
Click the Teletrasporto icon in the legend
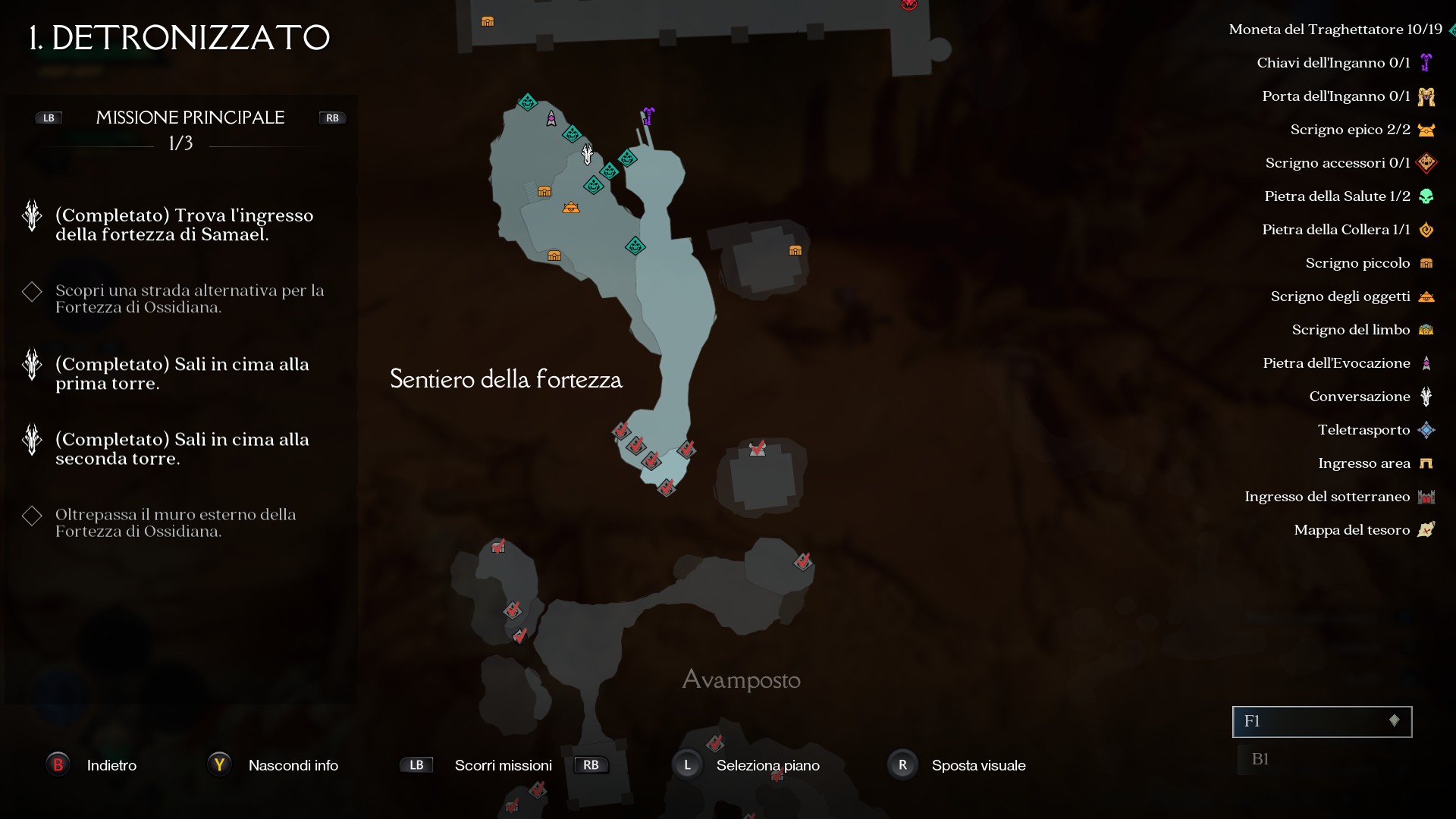1426,429
